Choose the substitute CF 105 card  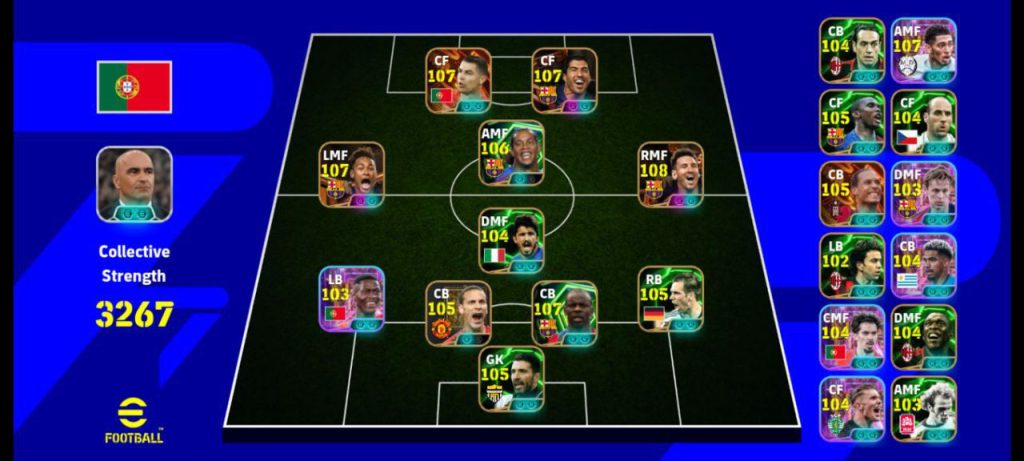coord(851,122)
